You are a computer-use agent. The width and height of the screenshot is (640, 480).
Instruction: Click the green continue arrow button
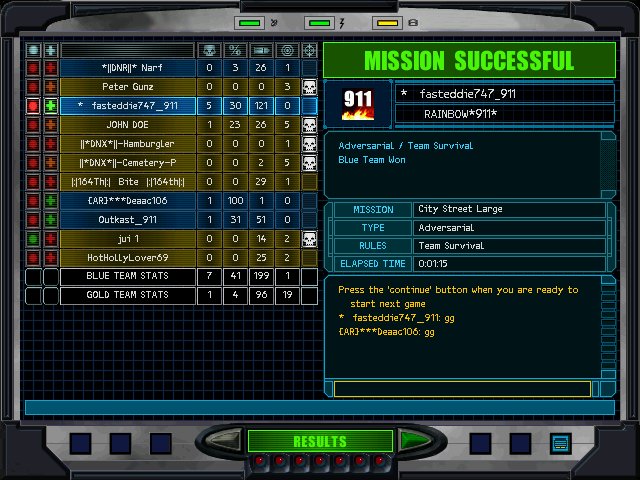point(413,440)
